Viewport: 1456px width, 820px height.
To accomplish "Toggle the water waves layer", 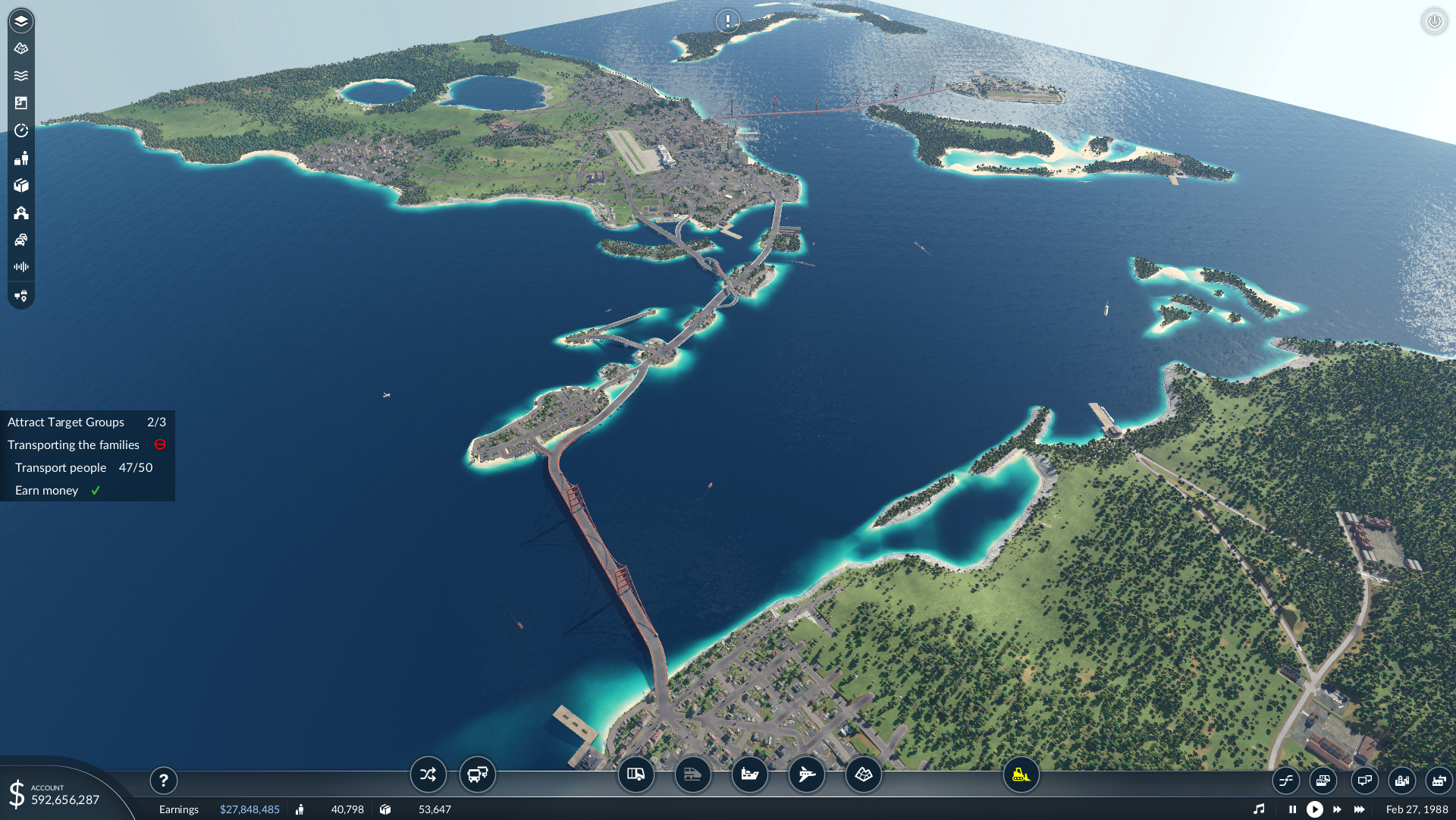I will [x=21, y=76].
